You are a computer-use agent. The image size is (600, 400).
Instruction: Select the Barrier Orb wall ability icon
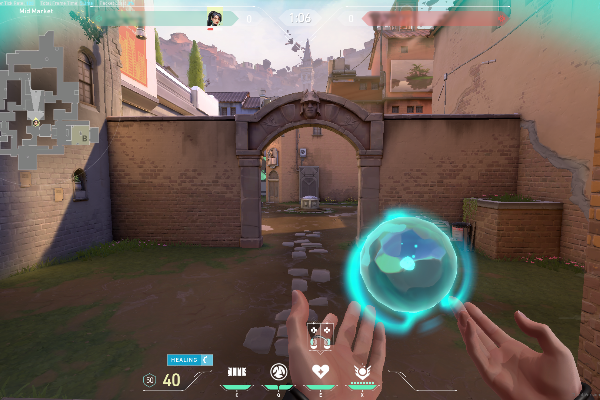click(237, 372)
